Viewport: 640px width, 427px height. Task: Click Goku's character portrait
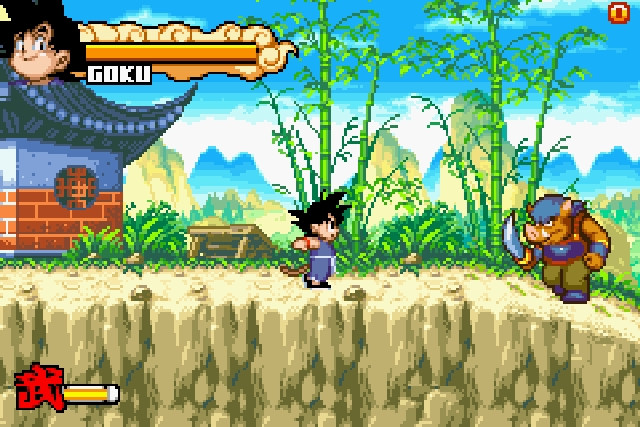pyautogui.click(x=38, y=42)
